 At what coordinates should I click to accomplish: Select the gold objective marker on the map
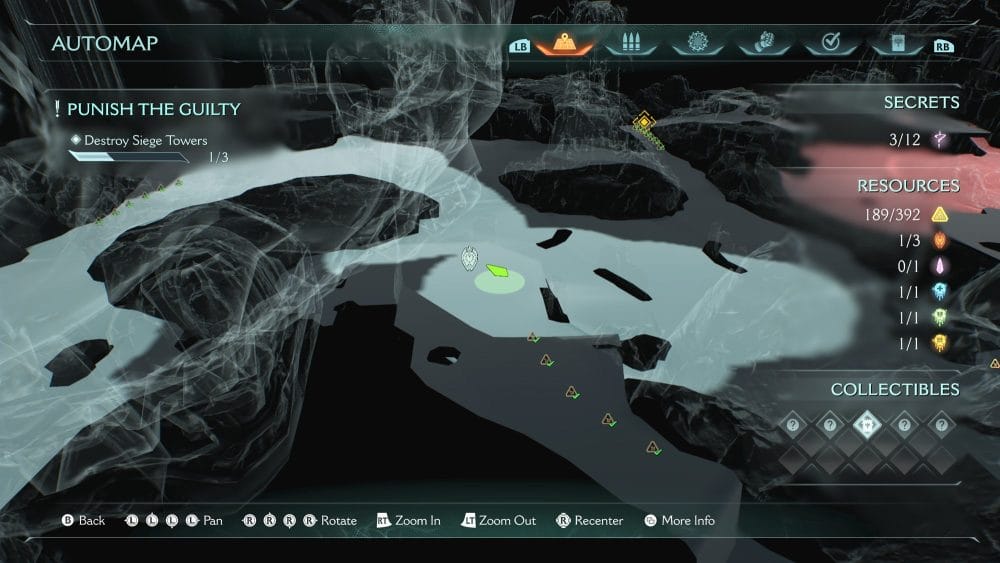(x=643, y=123)
